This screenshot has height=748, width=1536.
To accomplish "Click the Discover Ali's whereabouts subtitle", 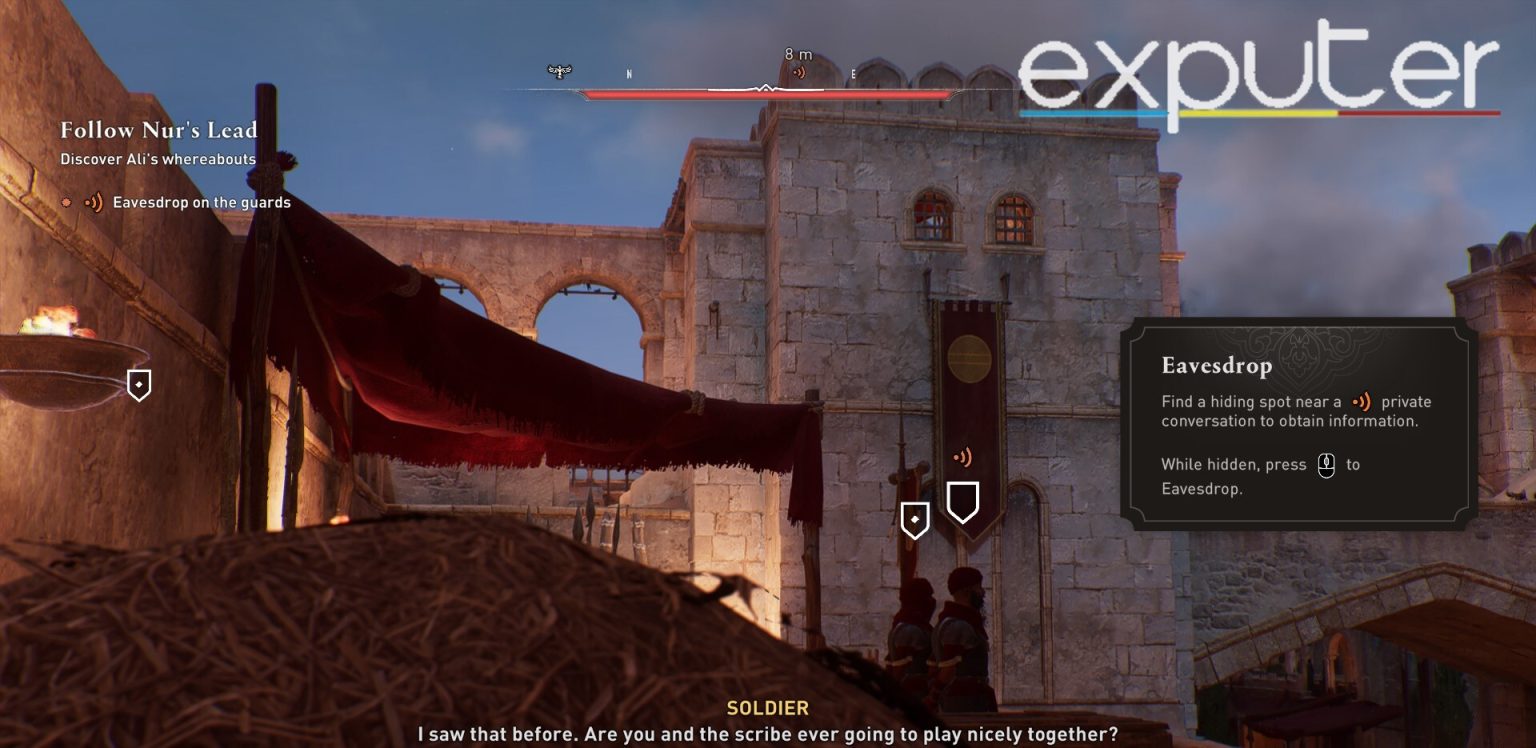I will coord(158,159).
